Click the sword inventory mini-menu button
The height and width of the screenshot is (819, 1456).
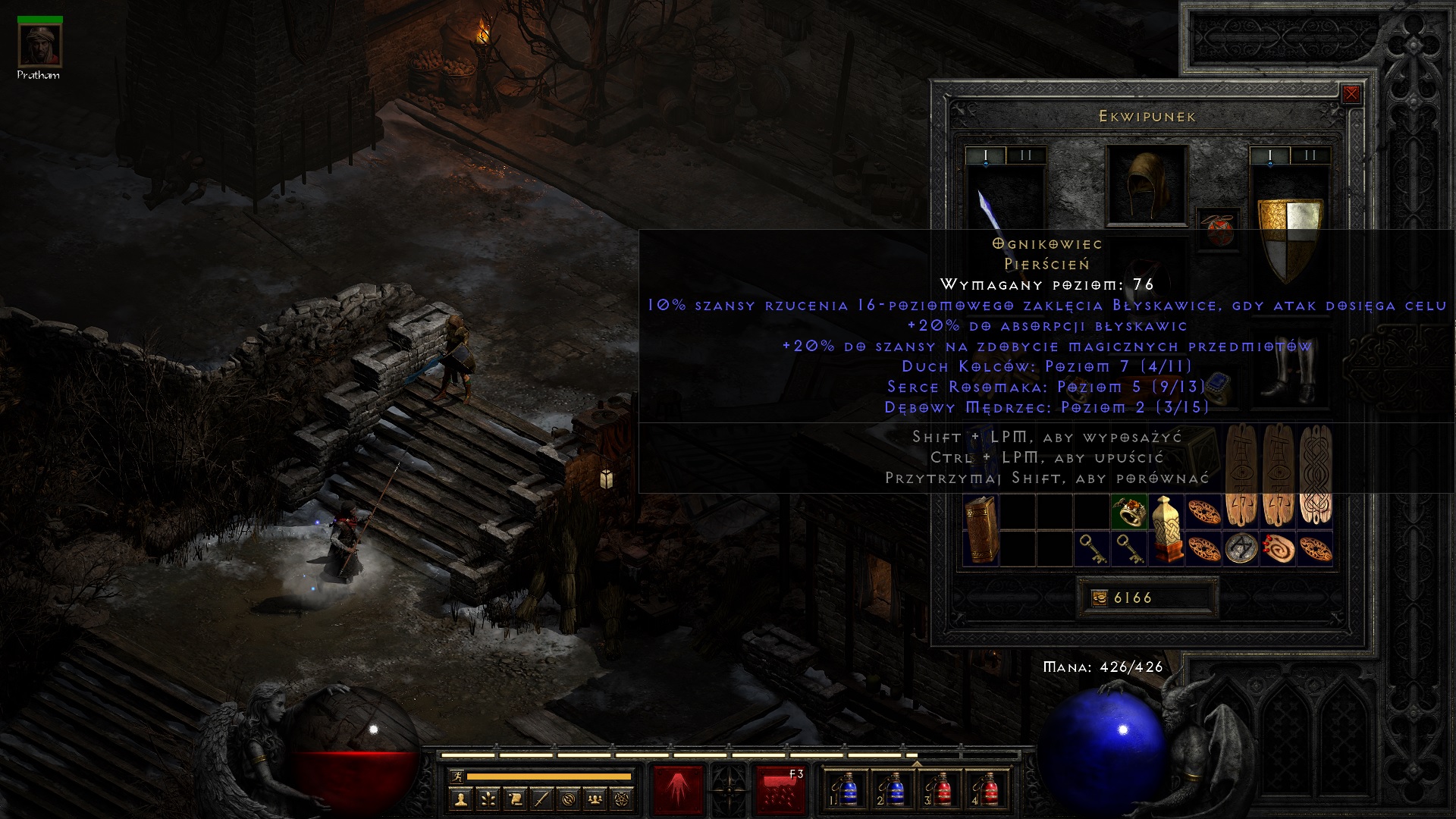pyautogui.click(x=541, y=799)
